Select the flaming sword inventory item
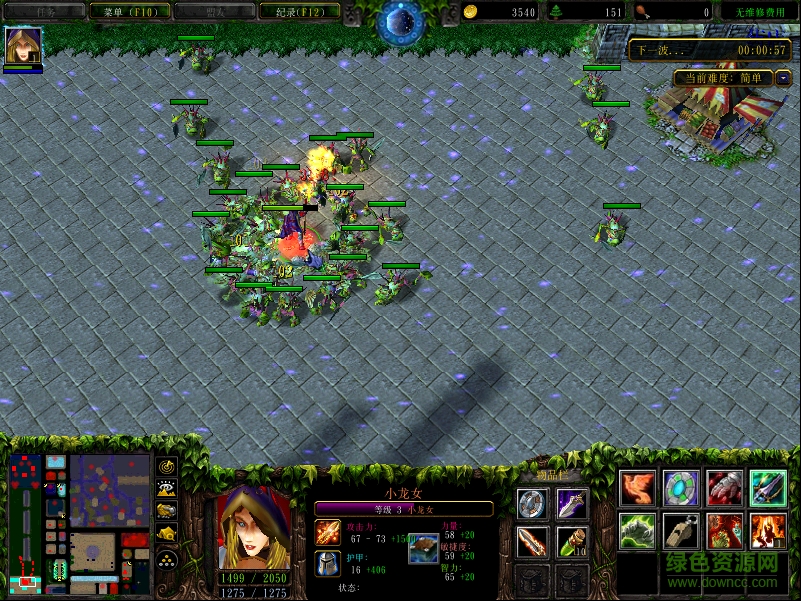This screenshot has width=801, height=601. point(532,542)
